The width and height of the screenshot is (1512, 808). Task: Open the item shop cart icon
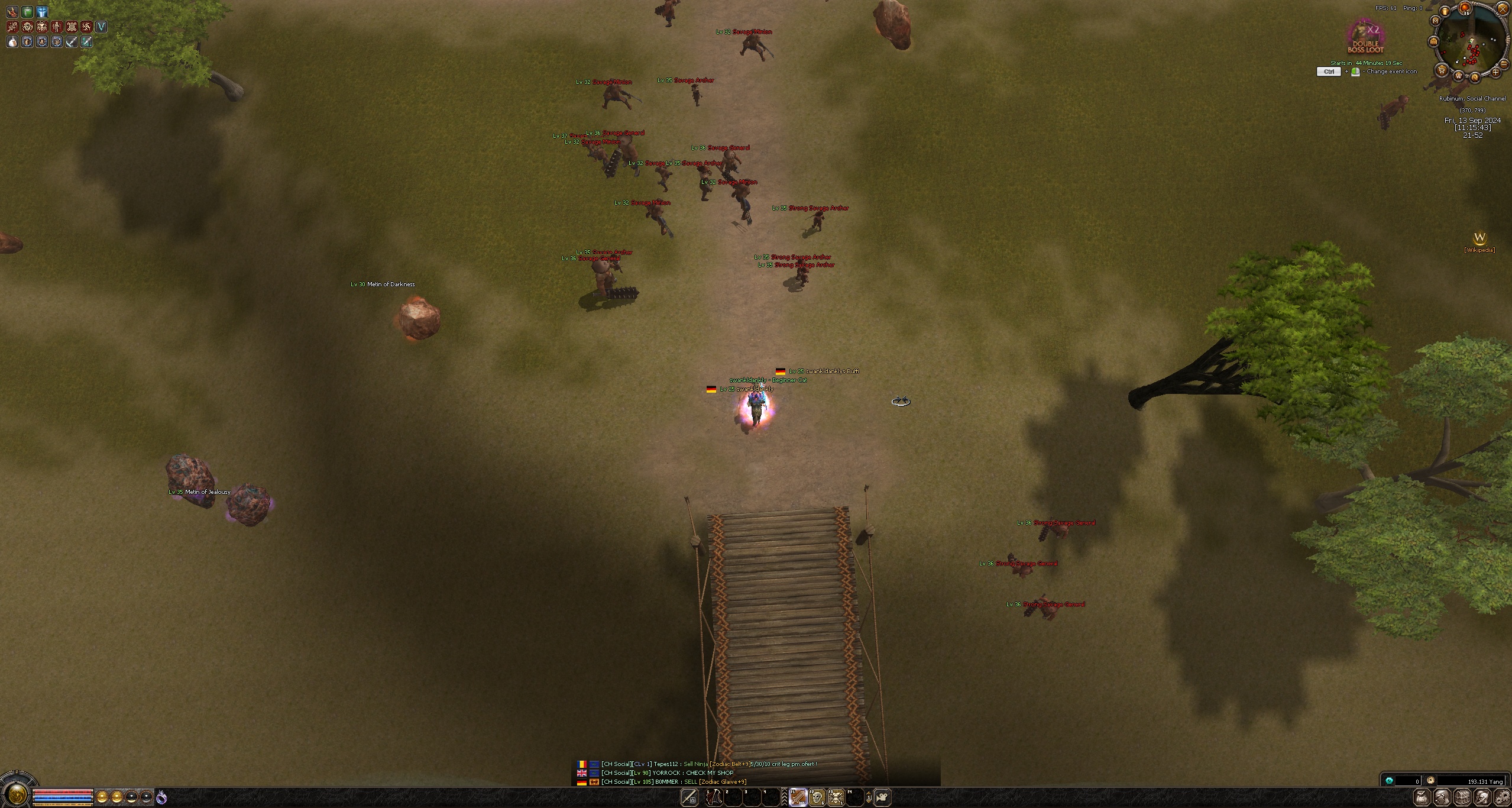[1442, 71]
